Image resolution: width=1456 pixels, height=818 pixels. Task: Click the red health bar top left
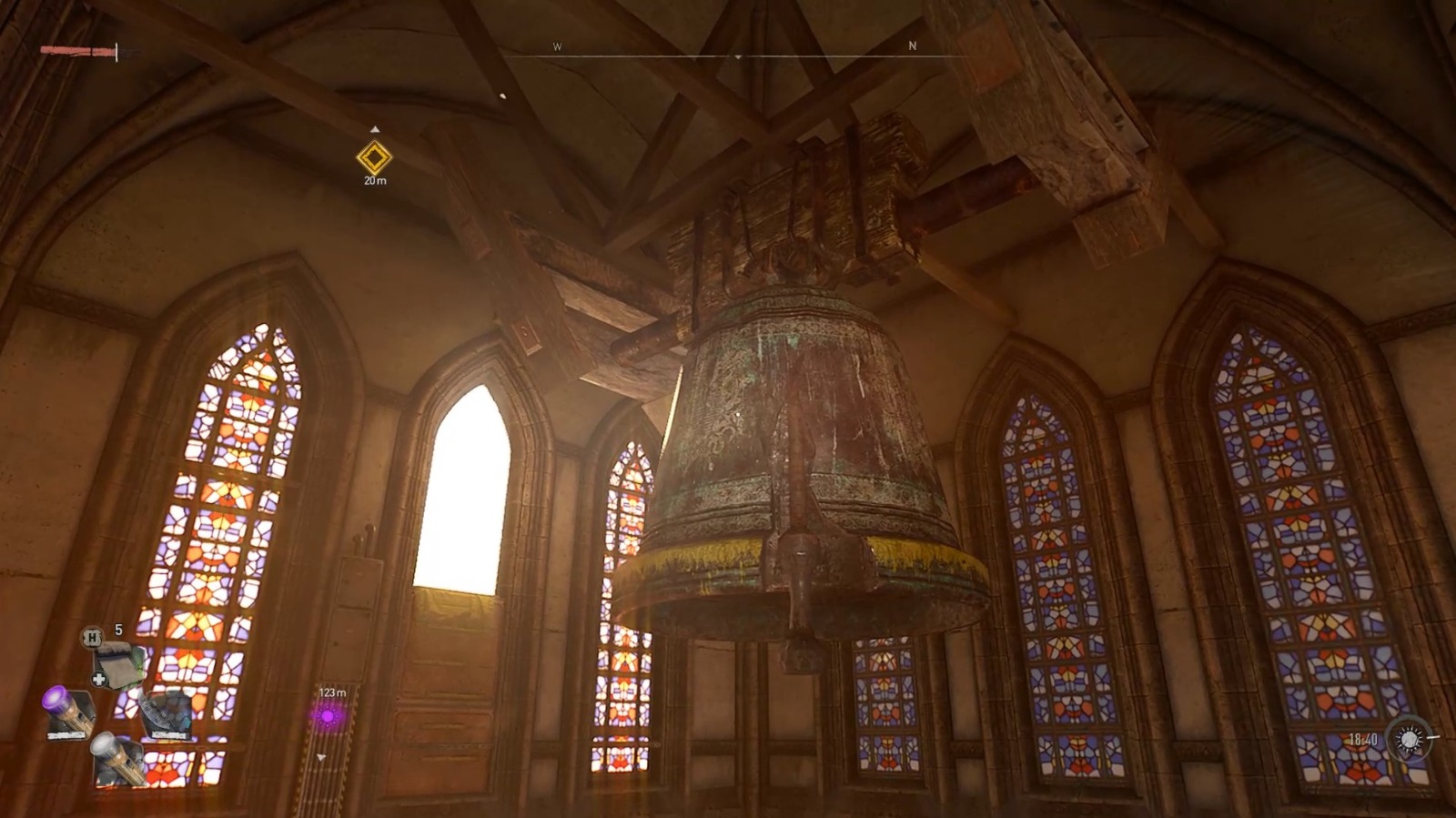(77, 50)
